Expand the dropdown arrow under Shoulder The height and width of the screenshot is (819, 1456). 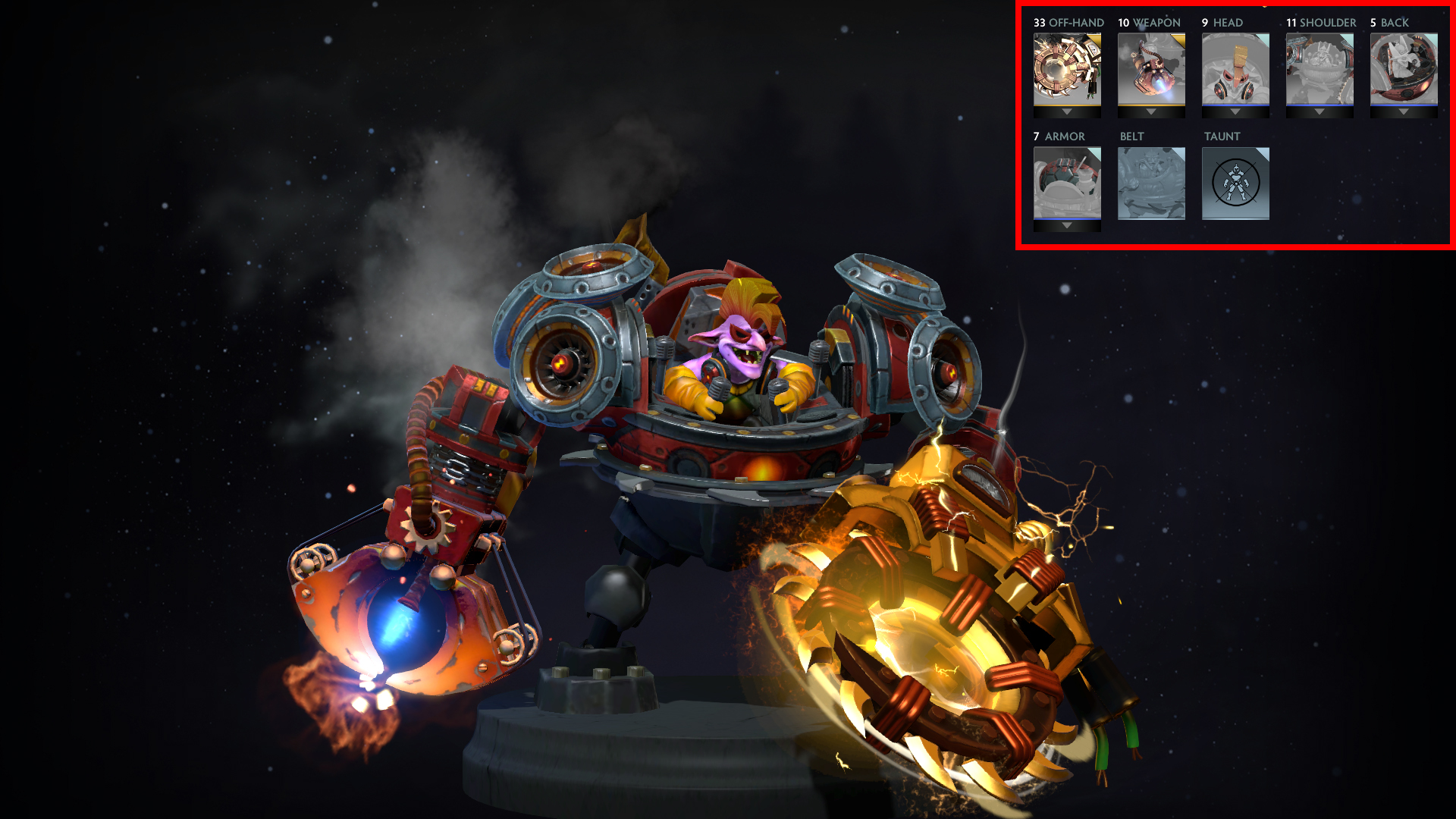(x=1319, y=112)
